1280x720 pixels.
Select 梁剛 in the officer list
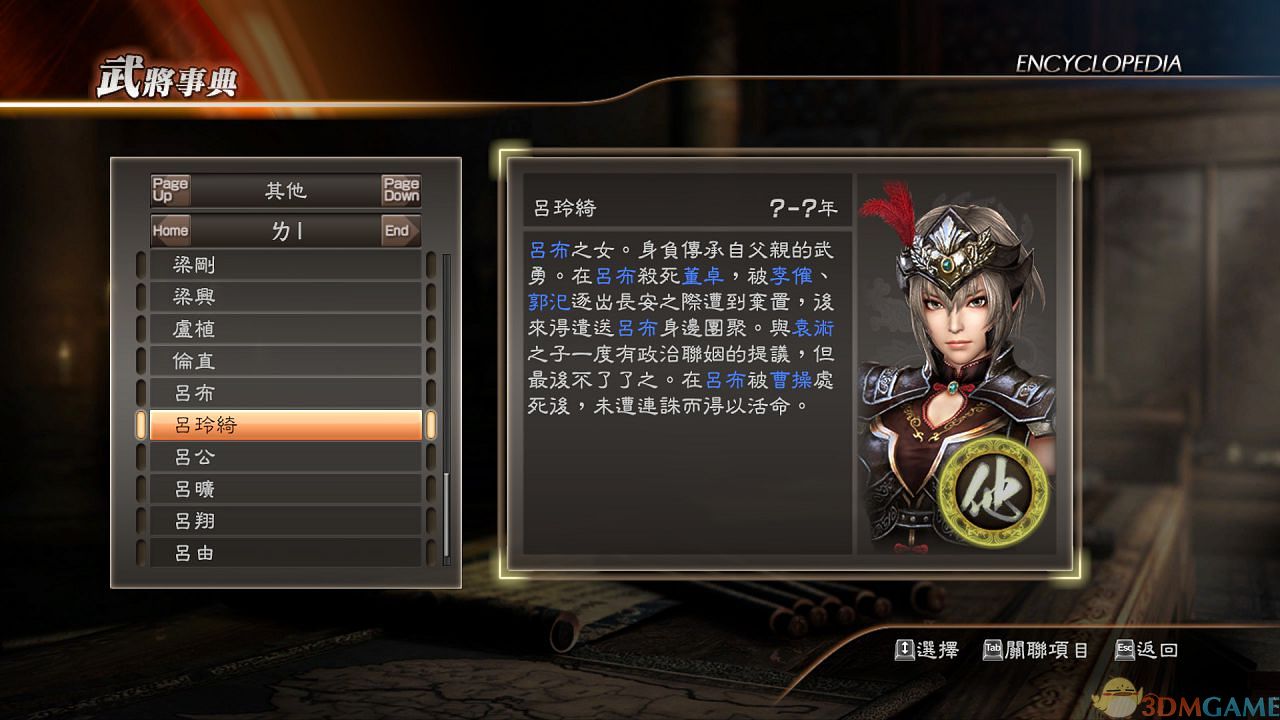(x=285, y=265)
